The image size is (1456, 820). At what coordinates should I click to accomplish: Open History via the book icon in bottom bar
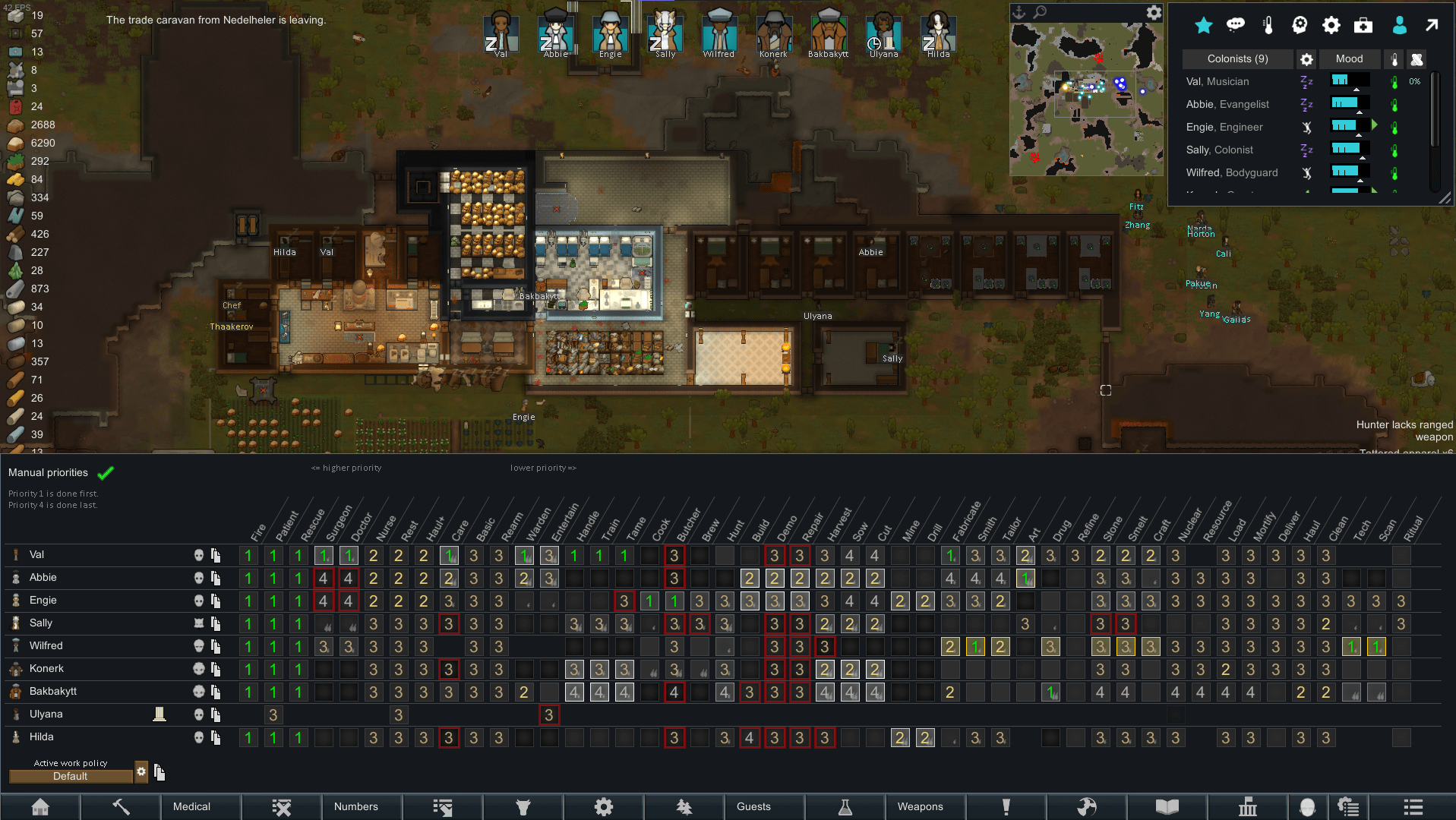1167,806
